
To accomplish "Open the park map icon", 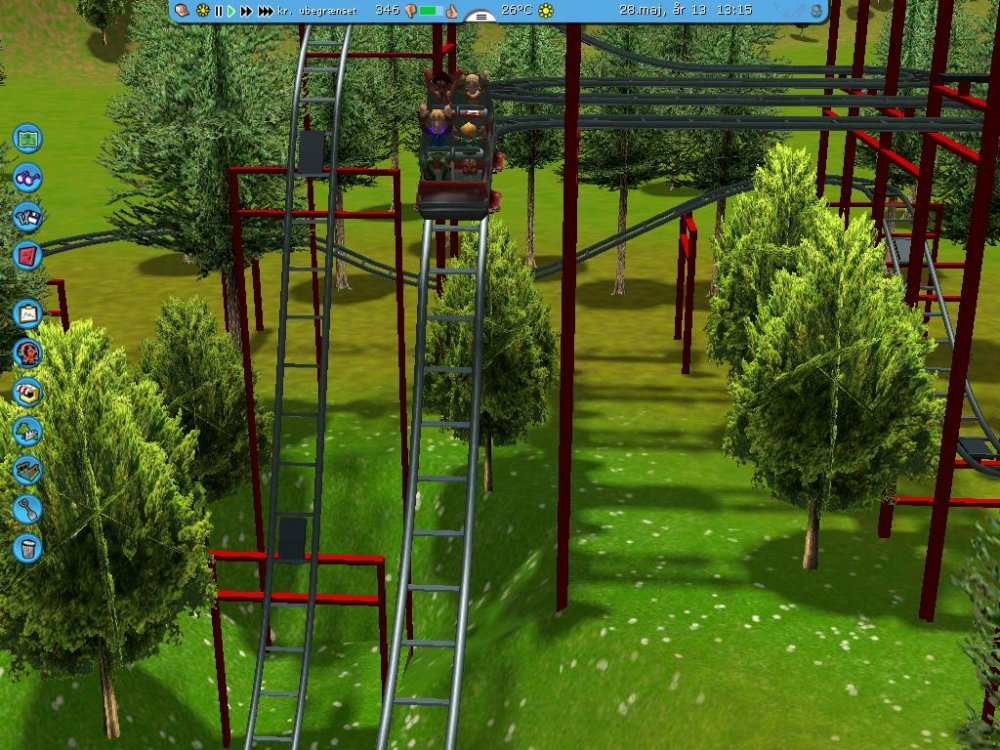I will [27, 137].
